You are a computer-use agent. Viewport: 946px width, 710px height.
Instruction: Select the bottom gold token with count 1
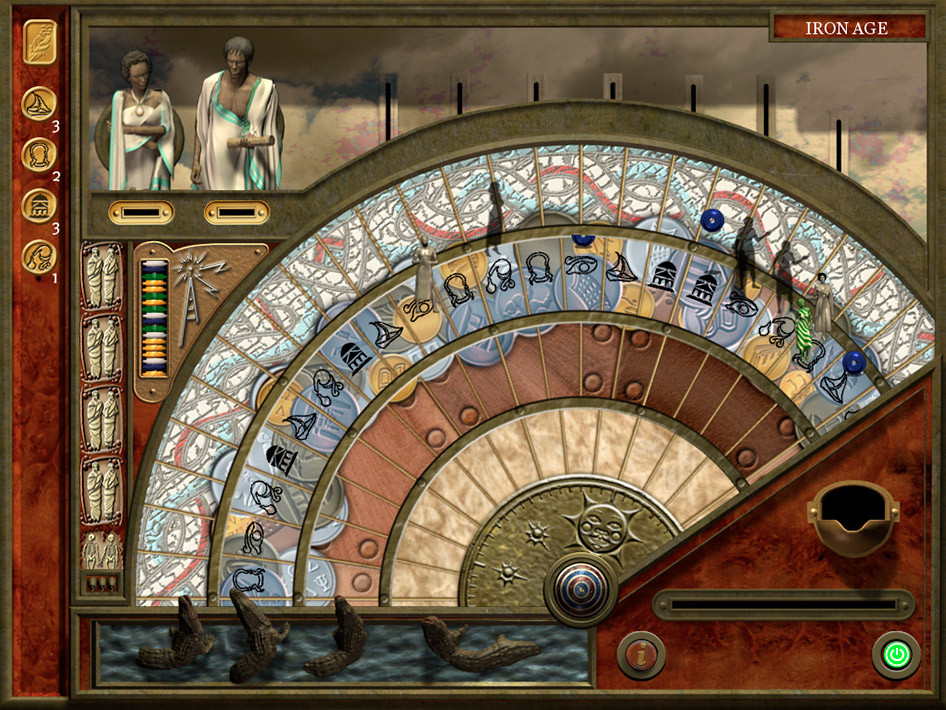[x=39, y=256]
